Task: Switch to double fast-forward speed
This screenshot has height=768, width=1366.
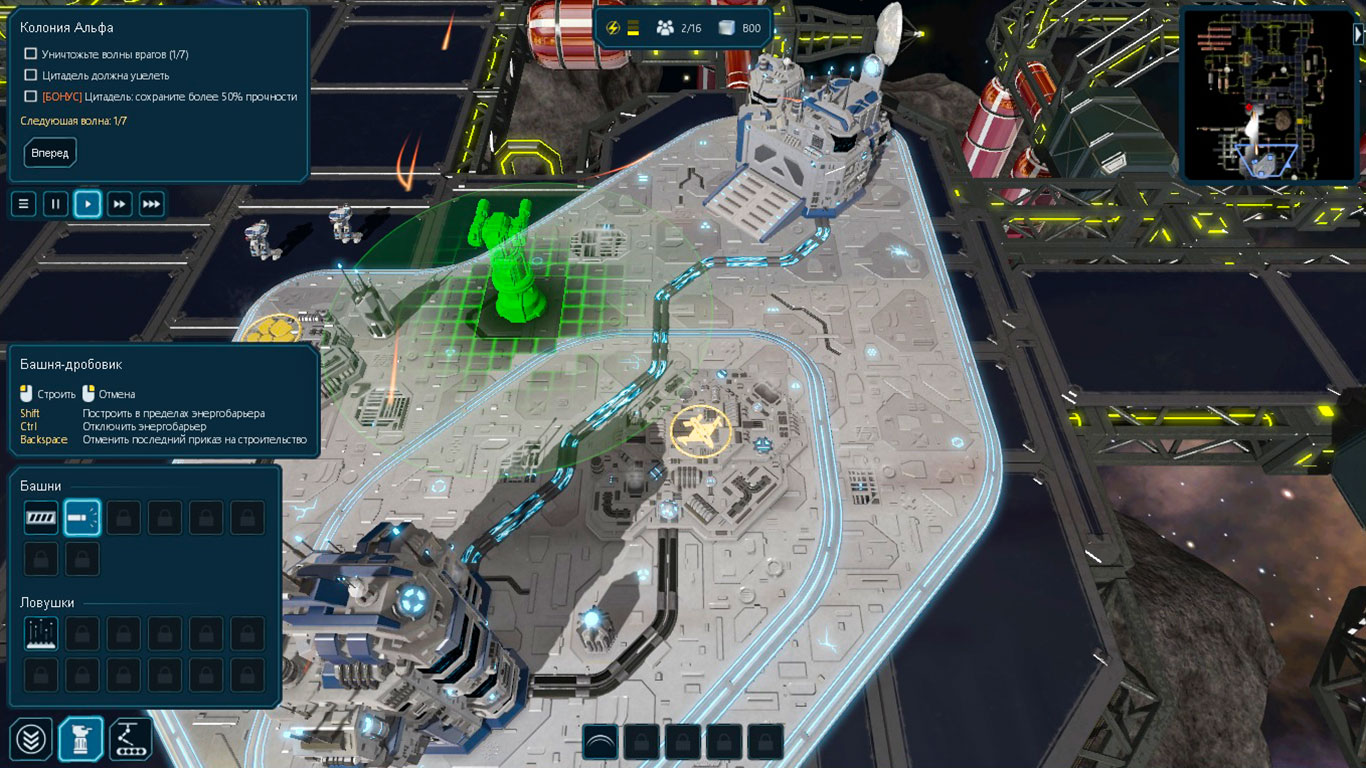Action: [x=120, y=204]
